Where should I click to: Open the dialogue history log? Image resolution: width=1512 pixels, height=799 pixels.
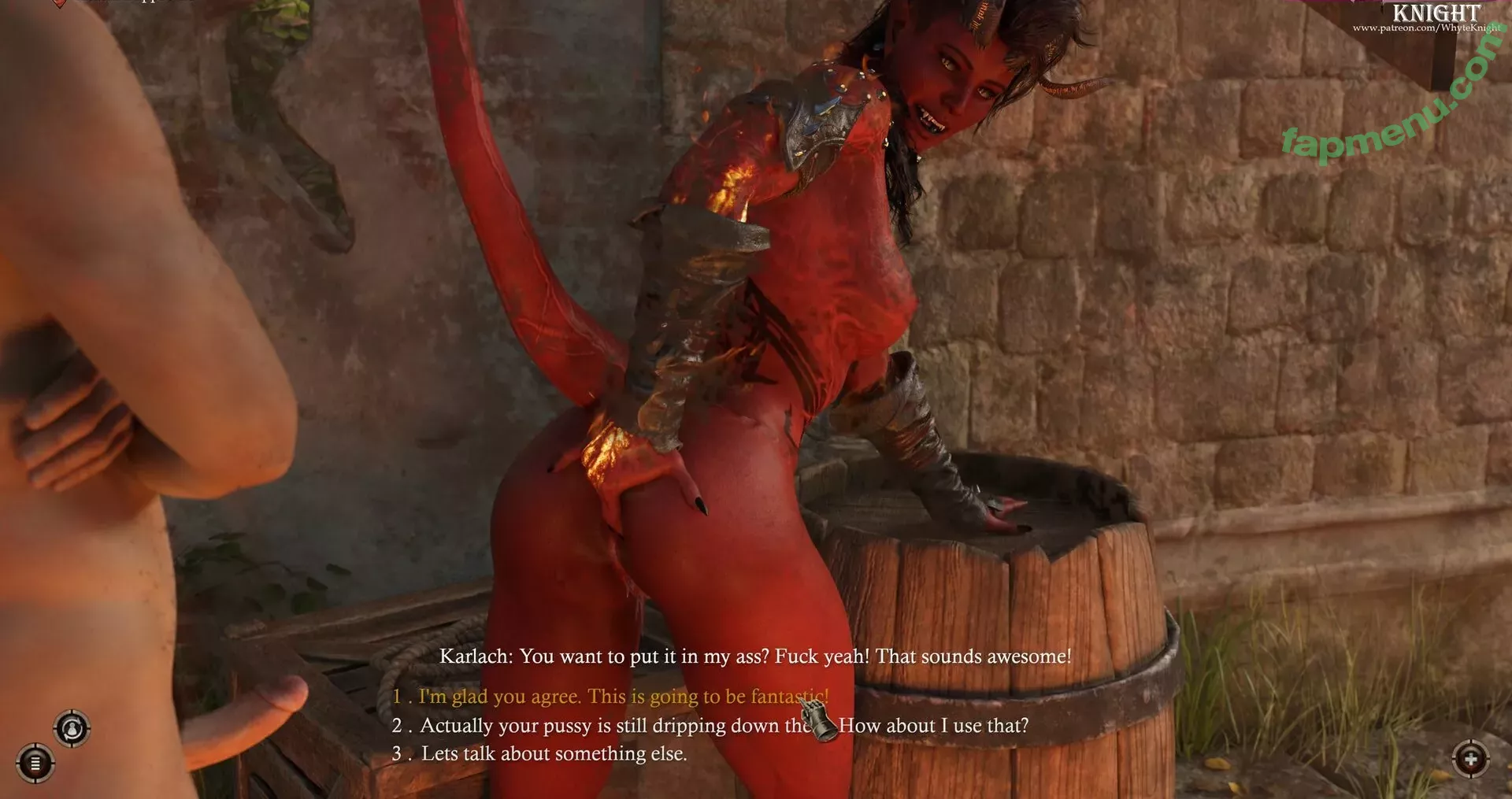tap(35, 764)
